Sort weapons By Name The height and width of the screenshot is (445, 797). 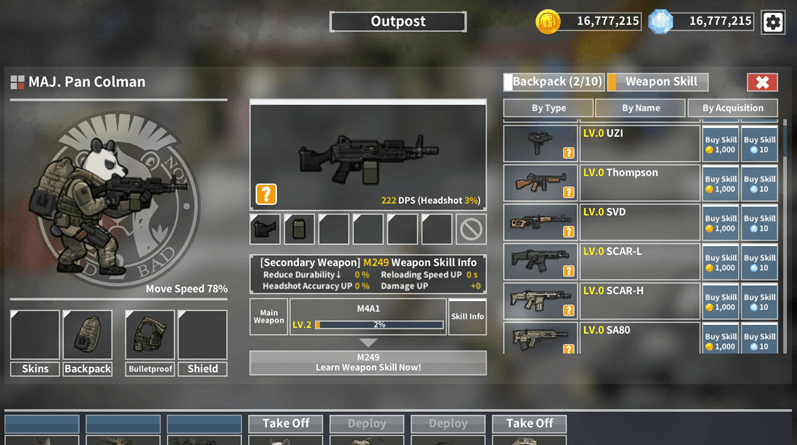point(640,108)
